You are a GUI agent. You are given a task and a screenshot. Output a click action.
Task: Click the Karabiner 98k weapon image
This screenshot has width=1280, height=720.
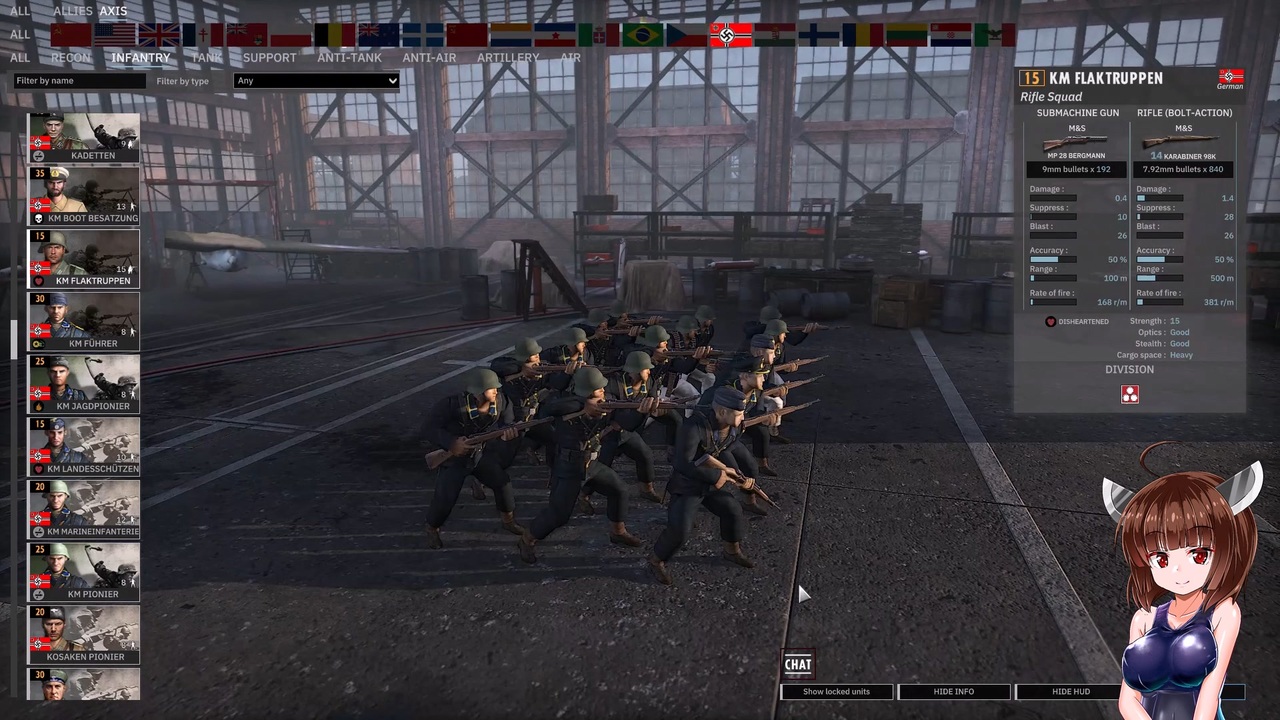[1183, 140]
